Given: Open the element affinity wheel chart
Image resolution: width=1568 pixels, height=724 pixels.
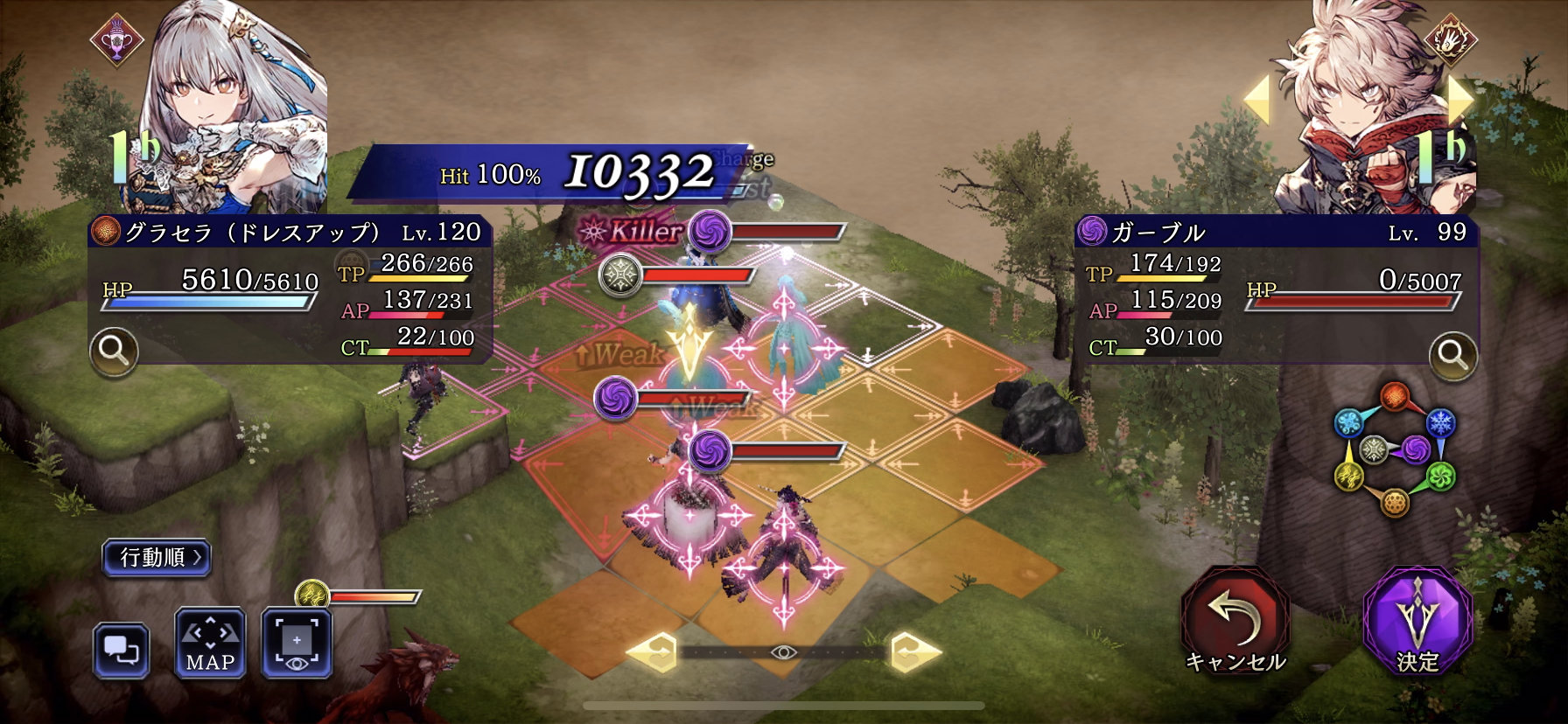Looking at the screenshot, I should [x=1394, y=449].
